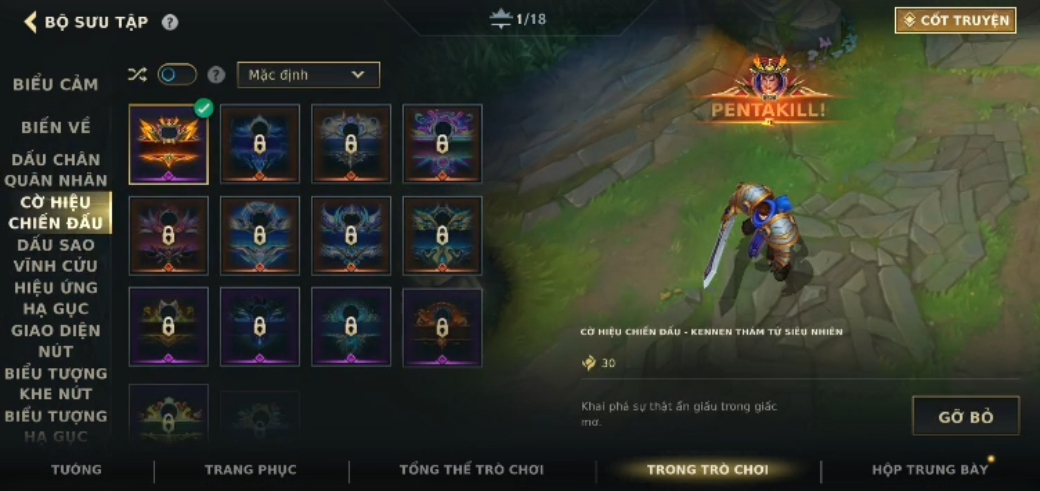Toggle the random shuffle switch
The height and width of the screenshot is (491, 1040).
tap(177, 75)
